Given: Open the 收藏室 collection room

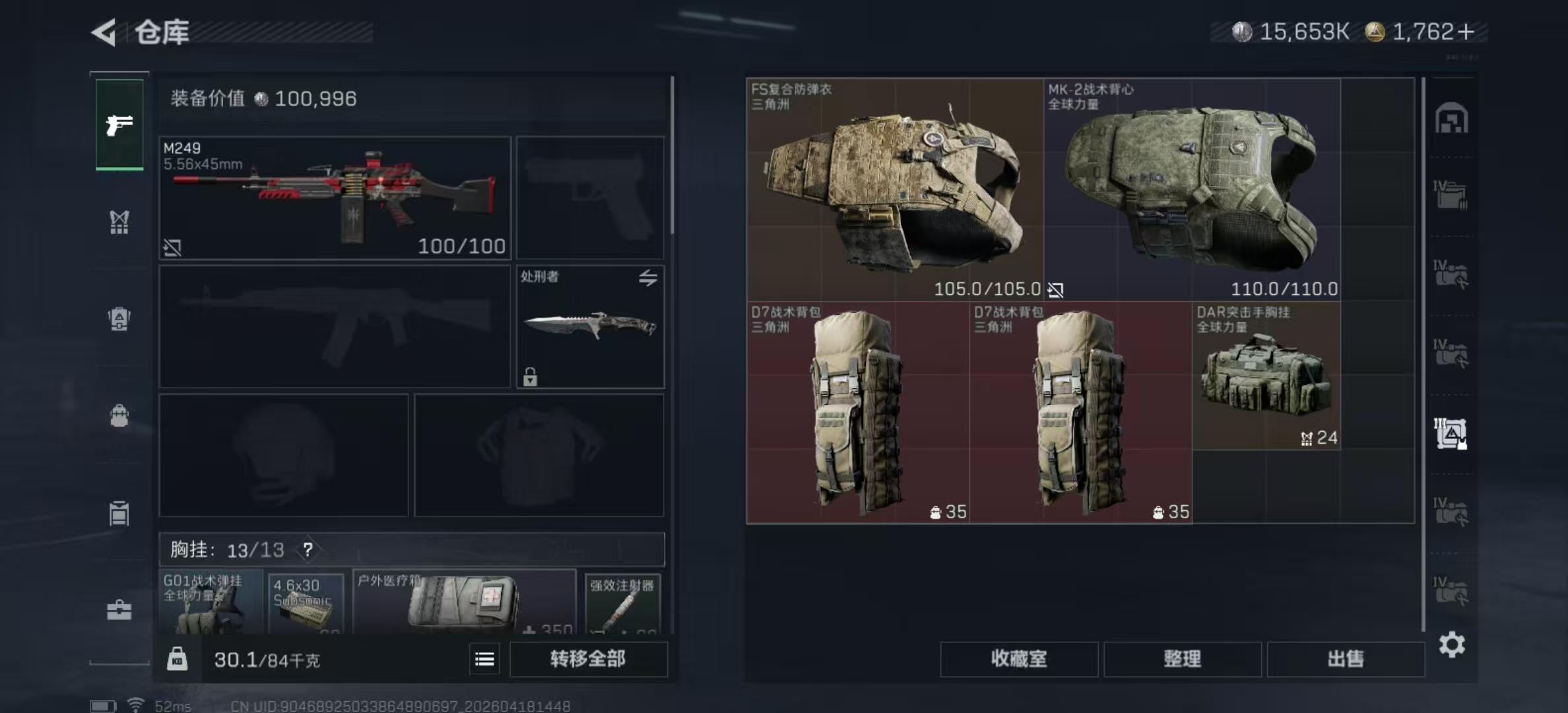Looking at the screenshot, I should pos(1019,659).
